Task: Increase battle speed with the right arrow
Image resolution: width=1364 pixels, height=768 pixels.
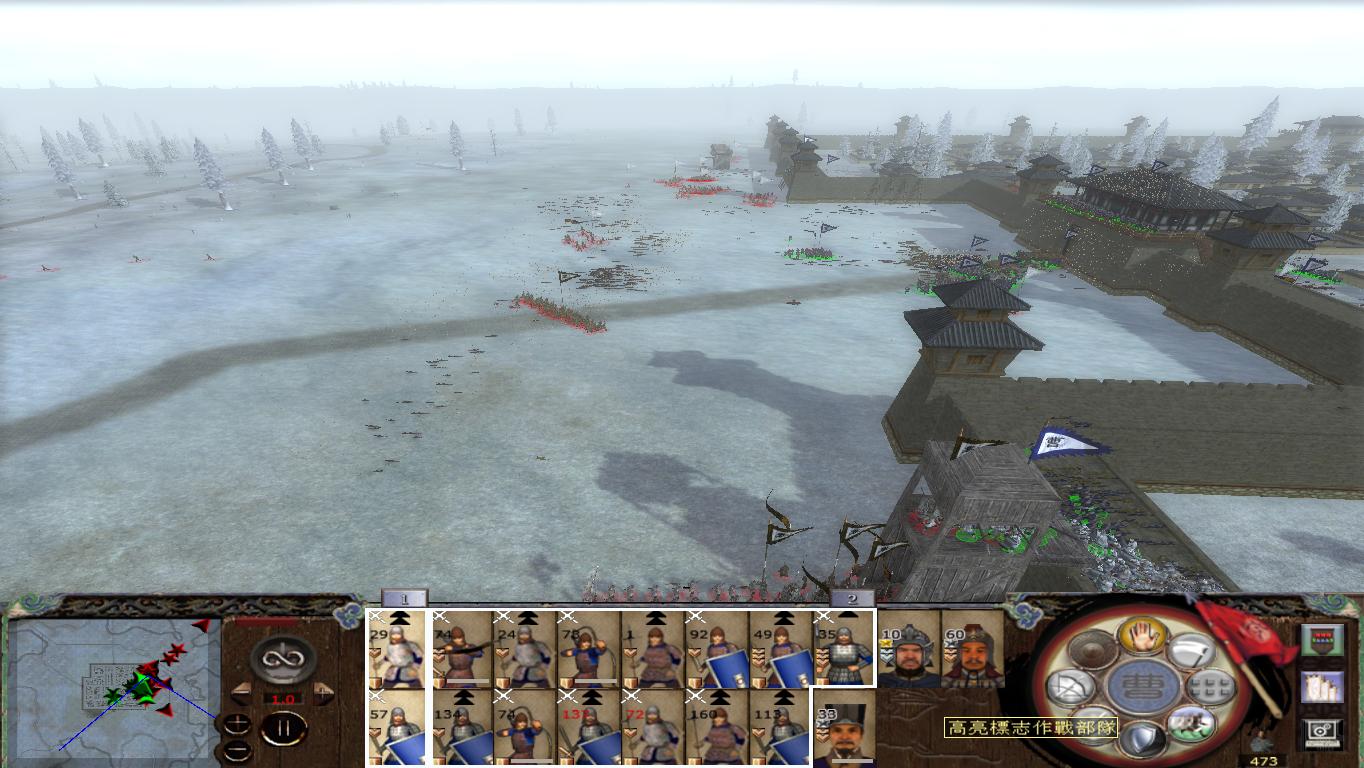Action: click(324, 693)
